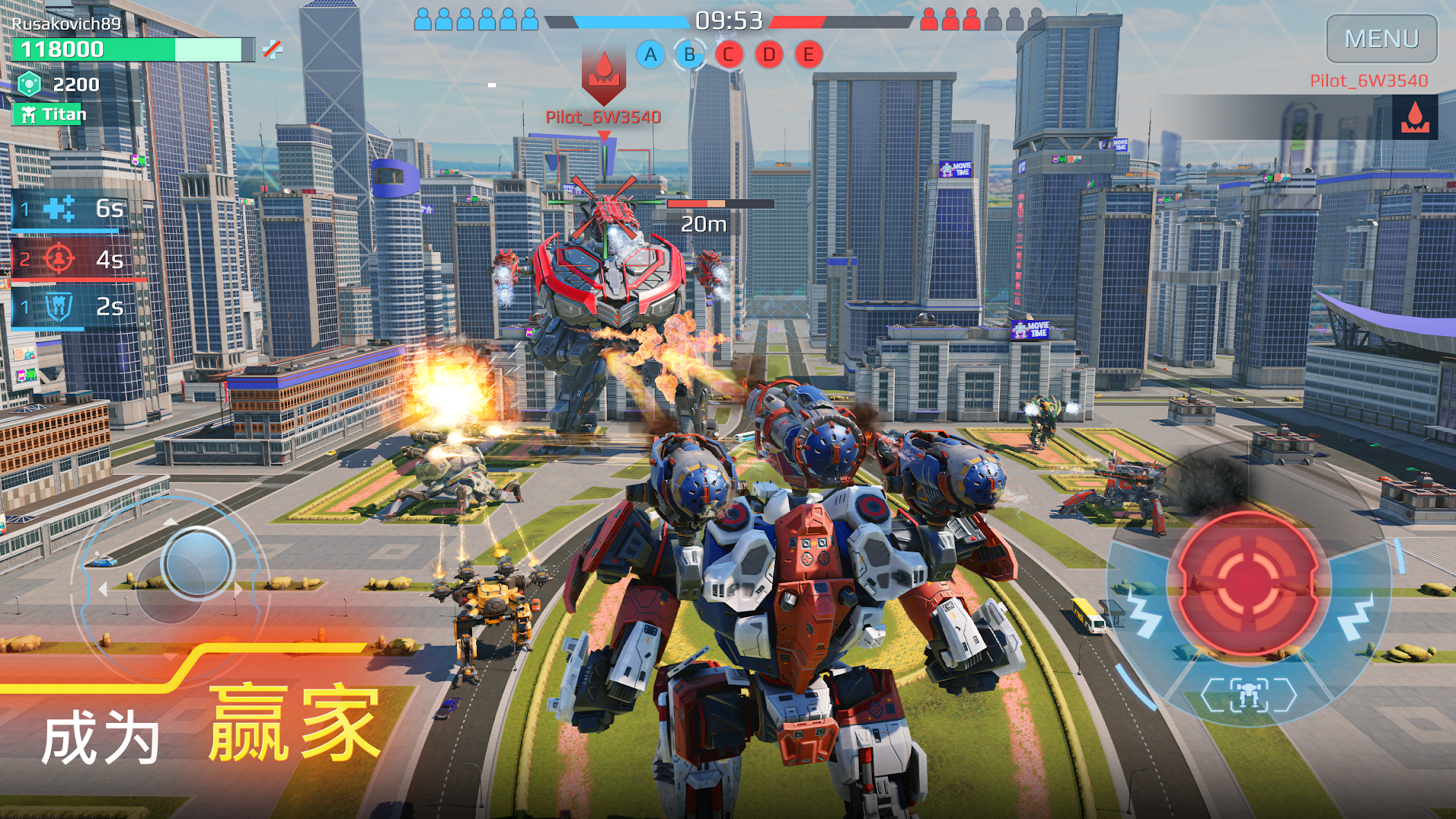Select red beacon E indicator

coord(808,55)
